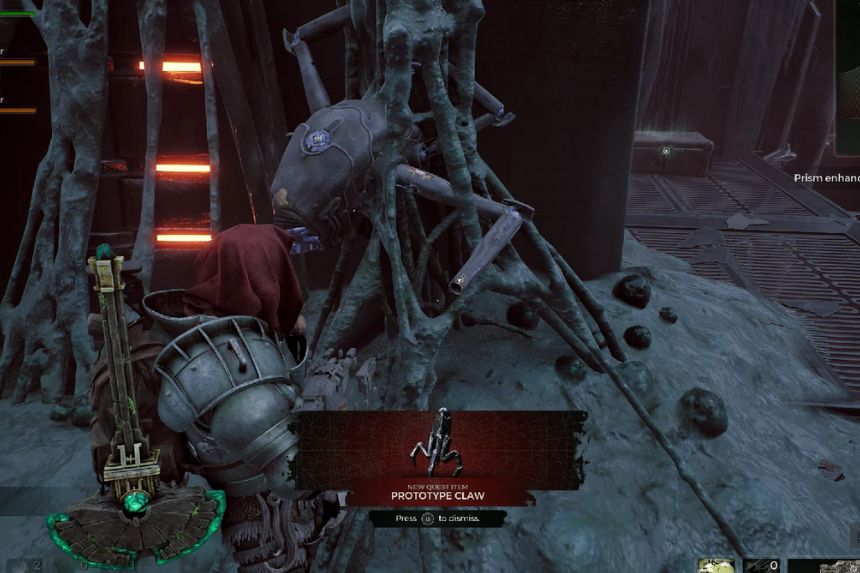
Task: Open the Prism enhancement notification
Action: 826,178
